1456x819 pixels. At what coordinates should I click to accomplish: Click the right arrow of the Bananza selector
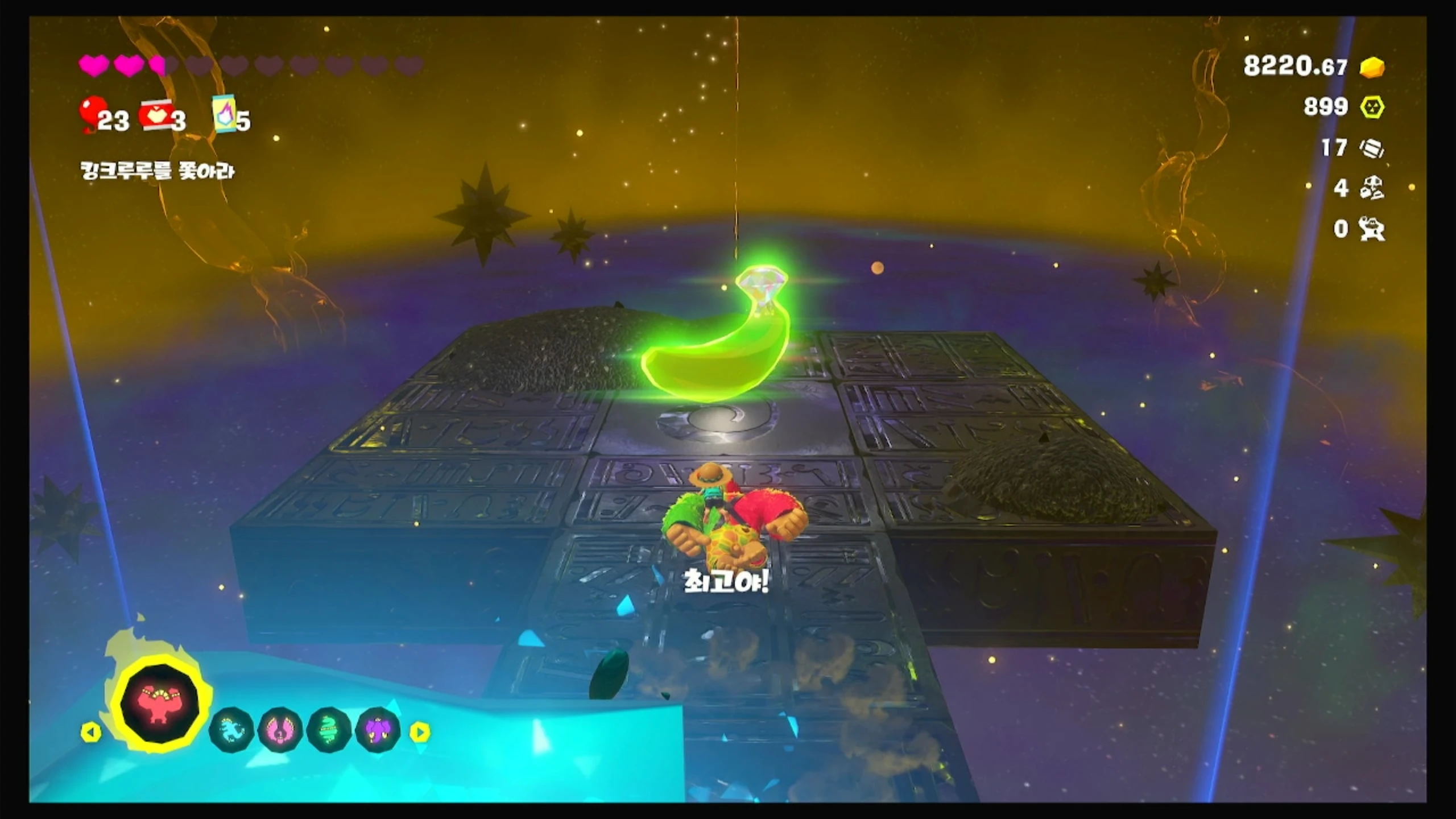pos(420,733)
